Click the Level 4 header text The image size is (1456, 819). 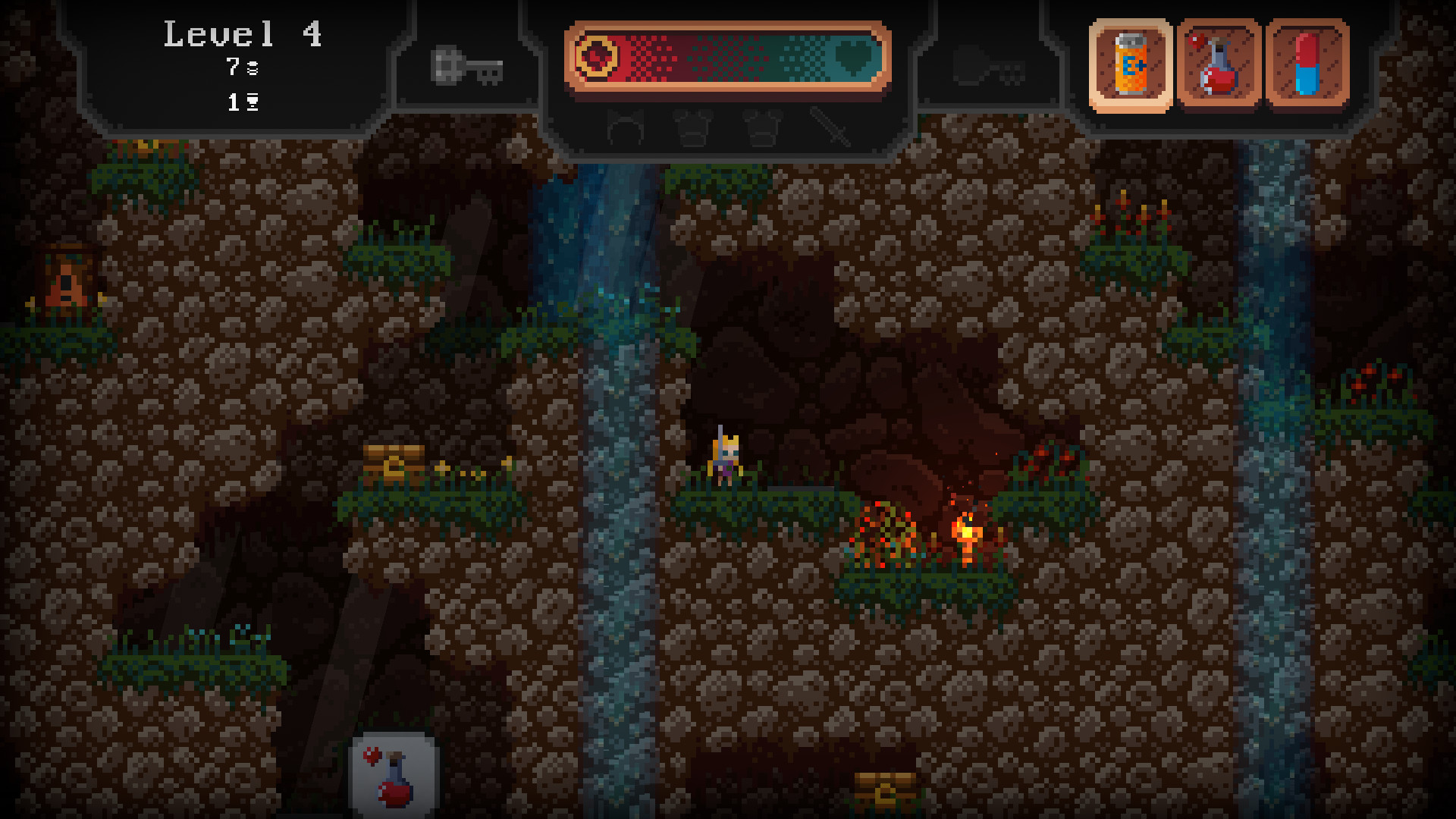[243, 36]
